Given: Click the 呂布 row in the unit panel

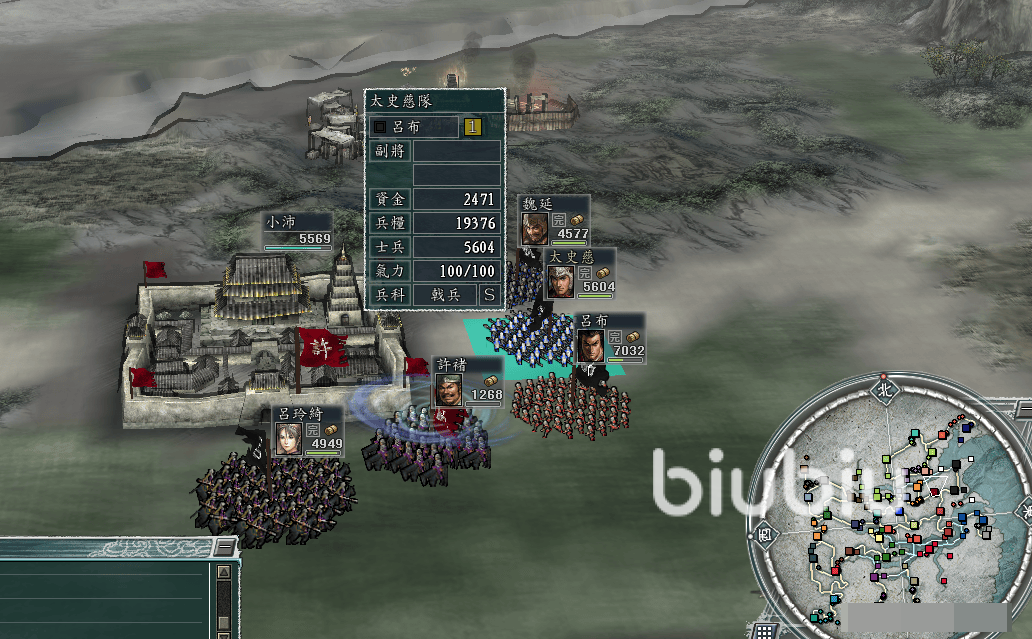Looking at the screenshot, I should tap(414, 127).
